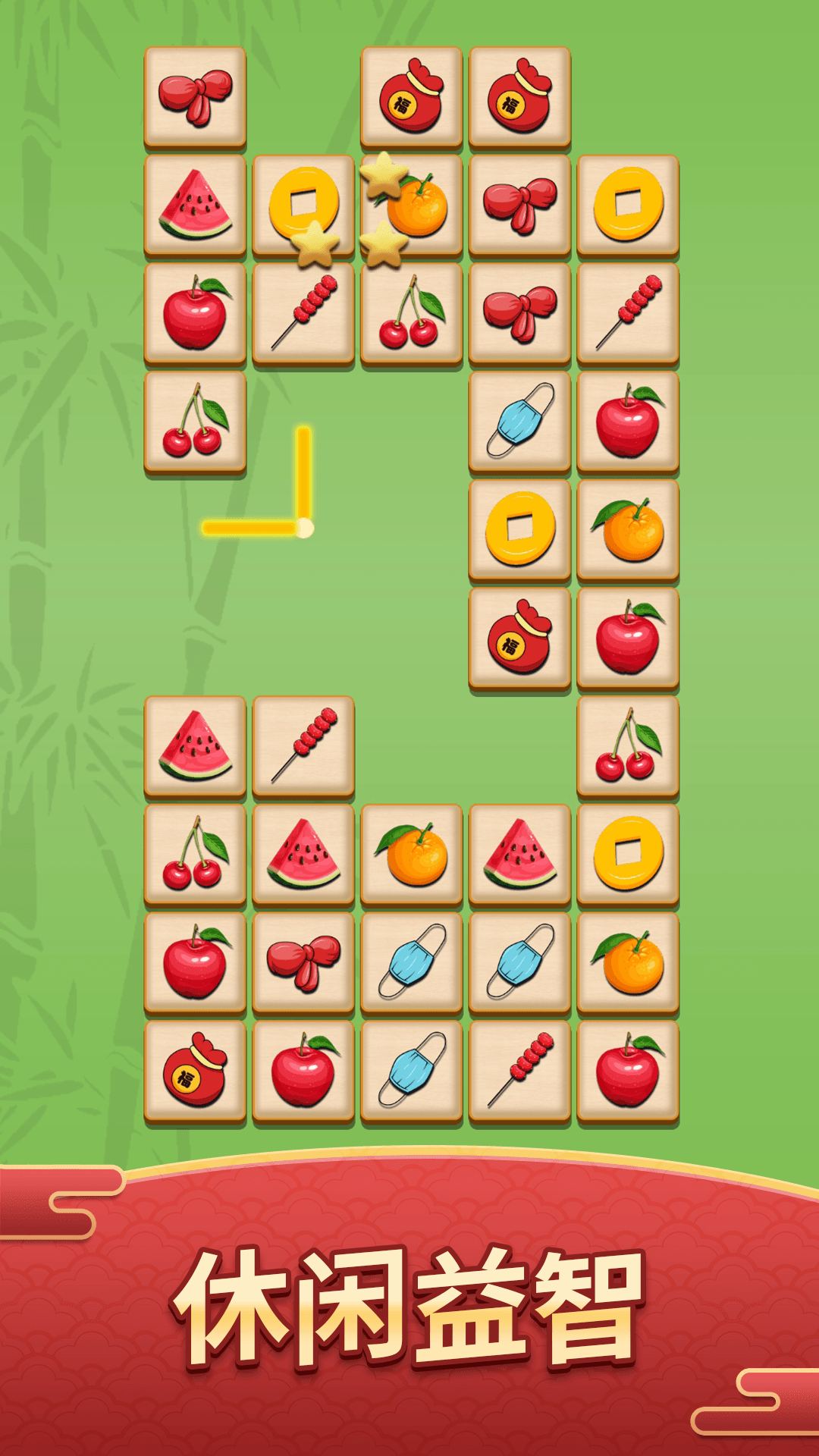Pick the gold coin tile touched by a star

303,205
